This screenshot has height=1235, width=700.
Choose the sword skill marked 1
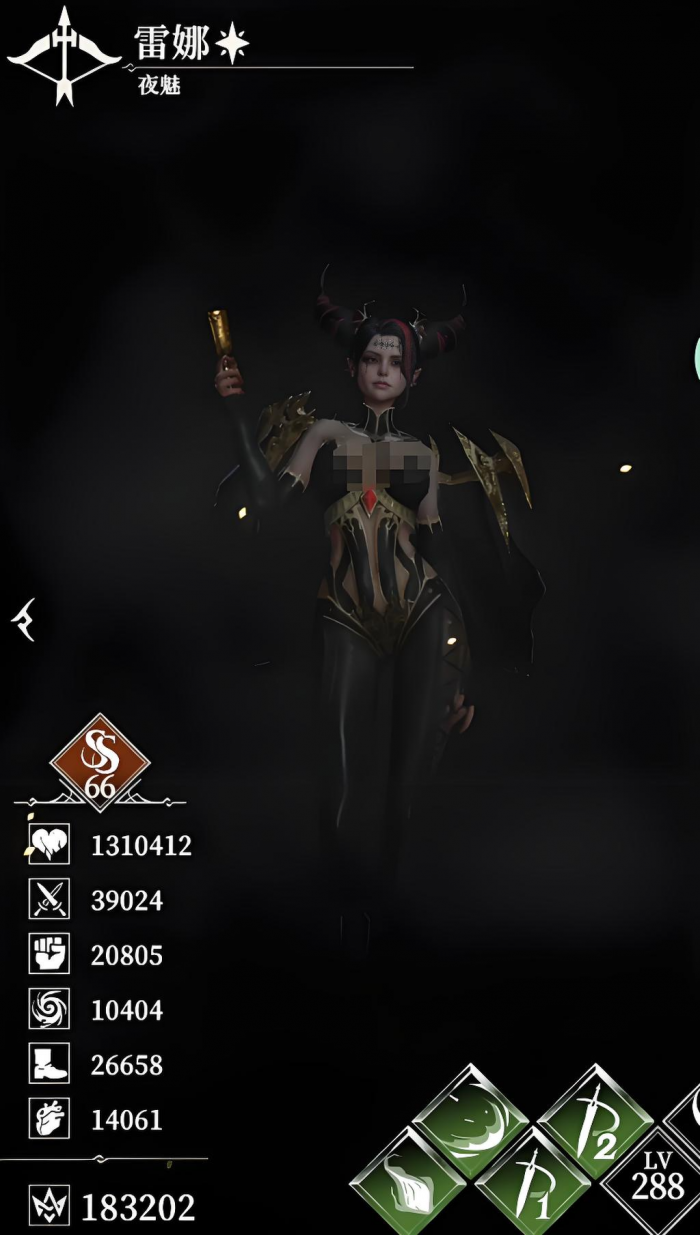pyautogui.click(x=533, y=1180)
